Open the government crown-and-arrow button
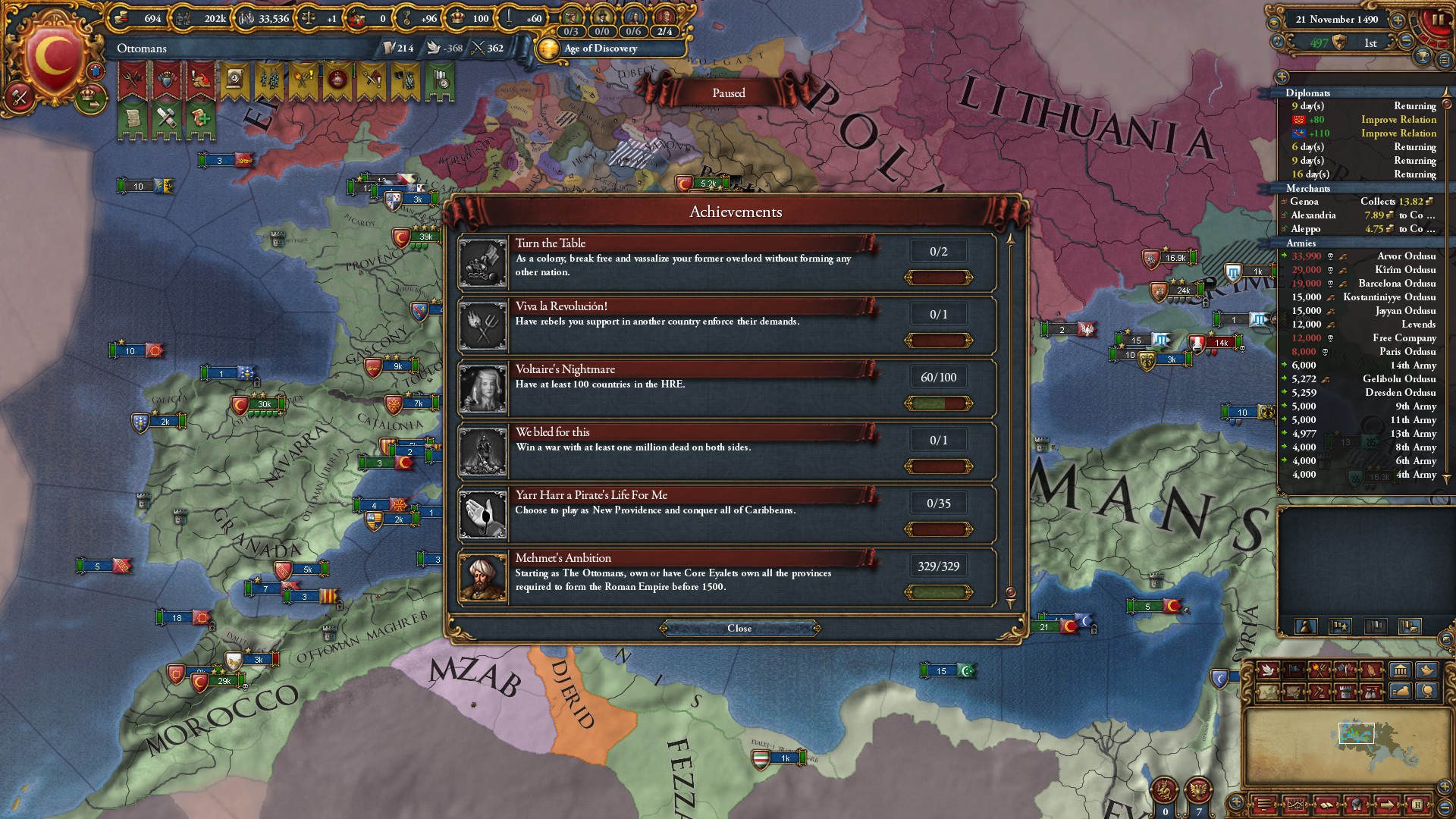 click(x=91, y=96)
